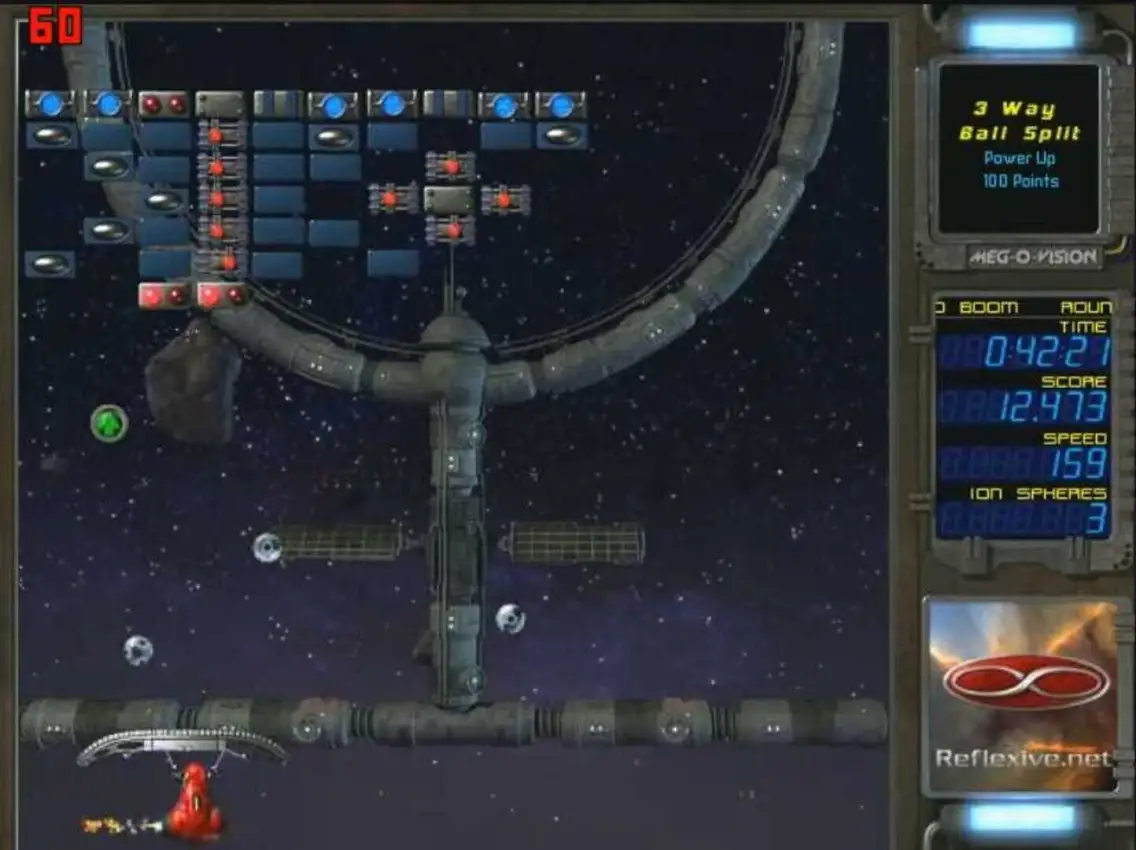Click the Reflexive.net logo banner
This screenshot has width=1136, height=850.
[1023, 695]
